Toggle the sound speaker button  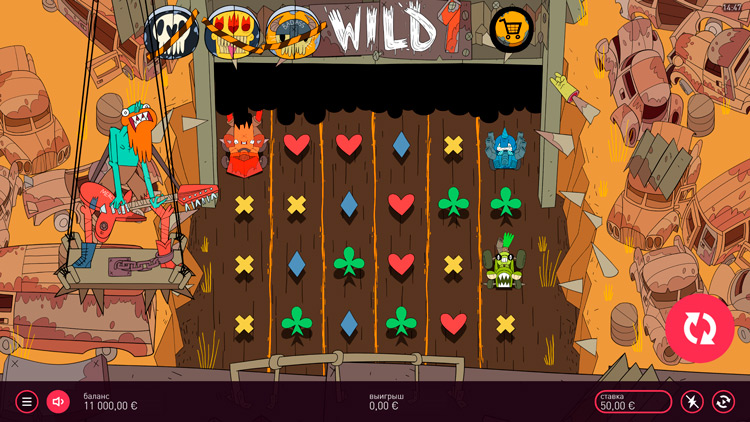pyautogui.click(x=58, y=402)
